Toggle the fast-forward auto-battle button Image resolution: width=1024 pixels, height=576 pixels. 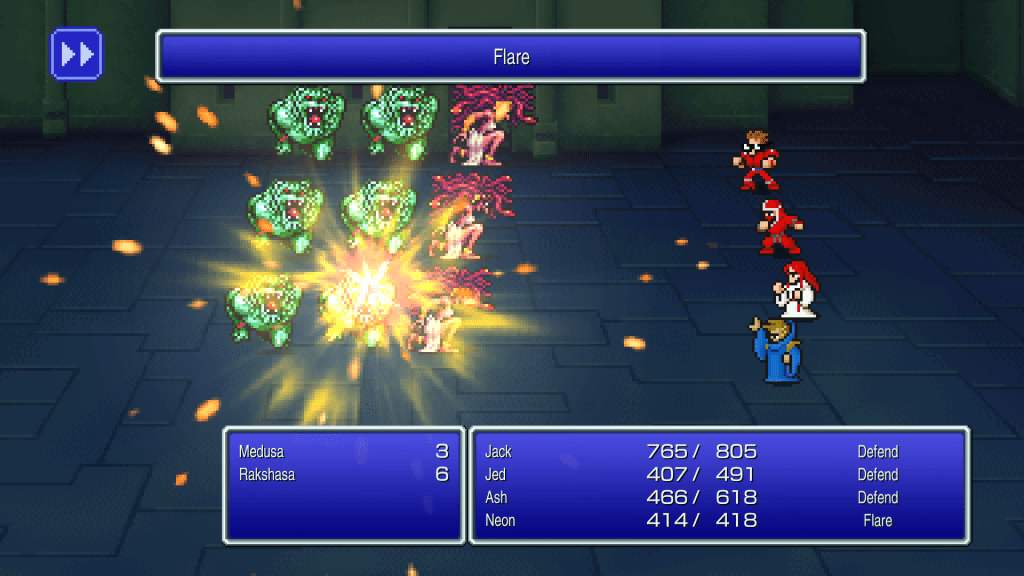tap(77, 54)
